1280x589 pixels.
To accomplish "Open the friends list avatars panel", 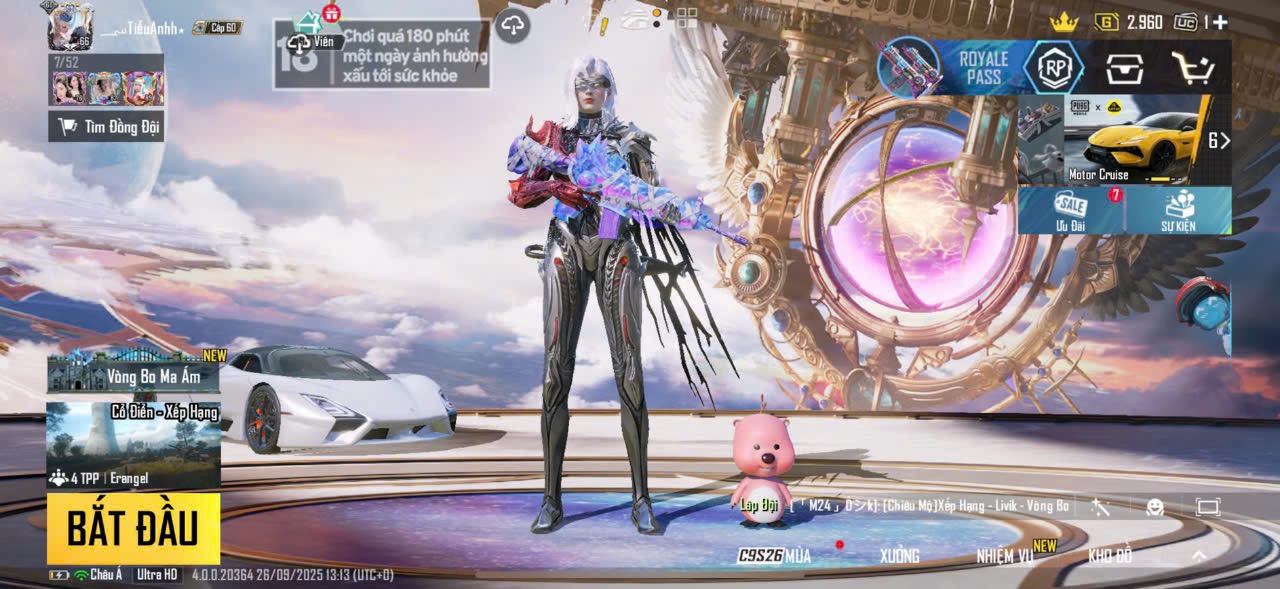I will pos(107,88).
